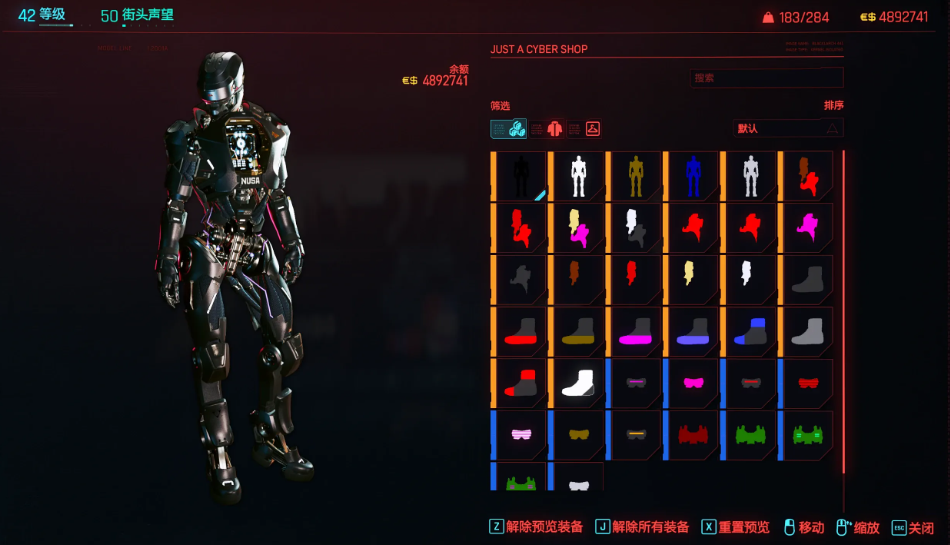Switch to the clothes hanger filter

[592, 128]
